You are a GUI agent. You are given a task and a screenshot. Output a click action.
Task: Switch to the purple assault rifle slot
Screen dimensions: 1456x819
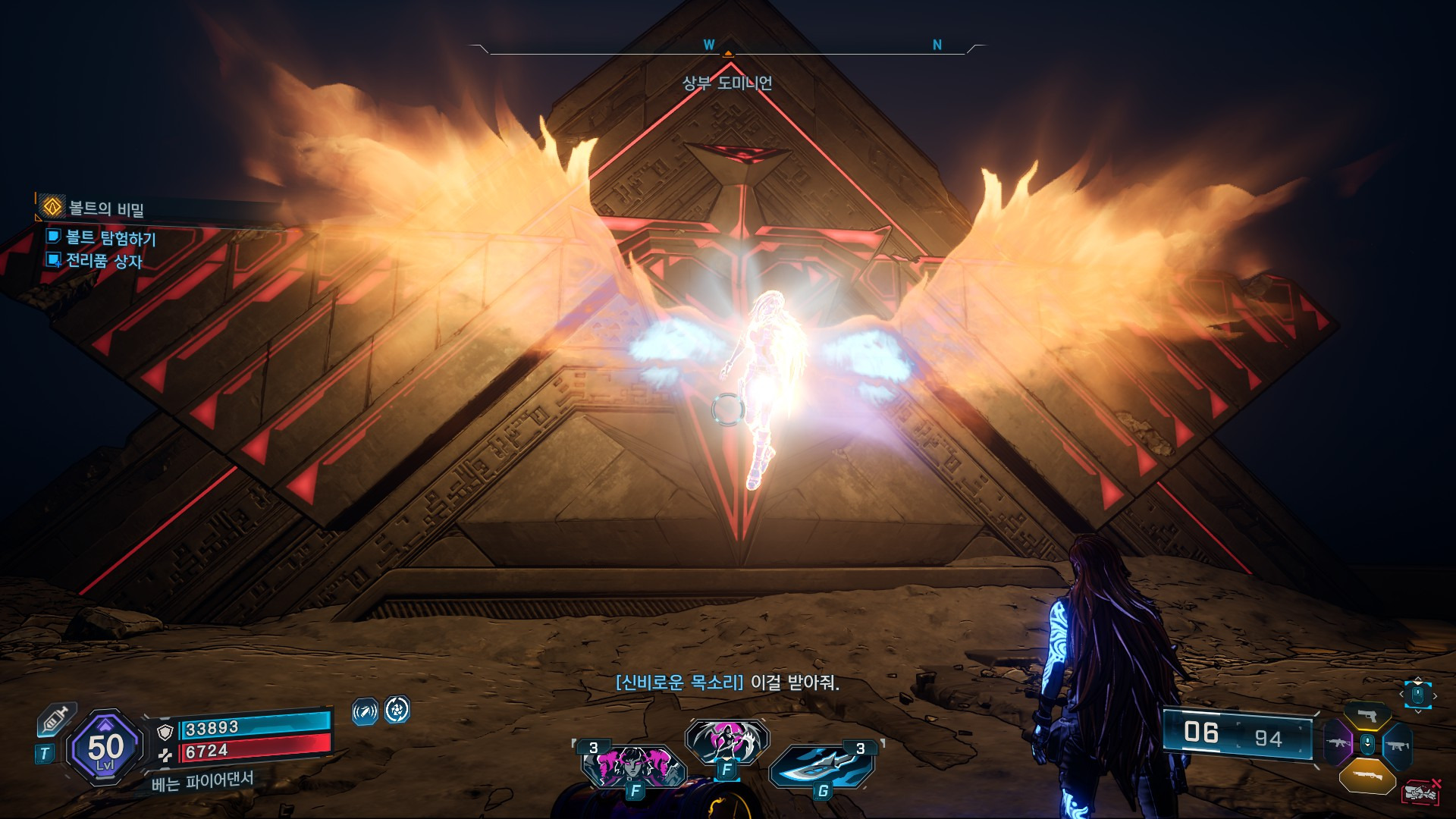pyautogui.click(x=1338, y=742)
